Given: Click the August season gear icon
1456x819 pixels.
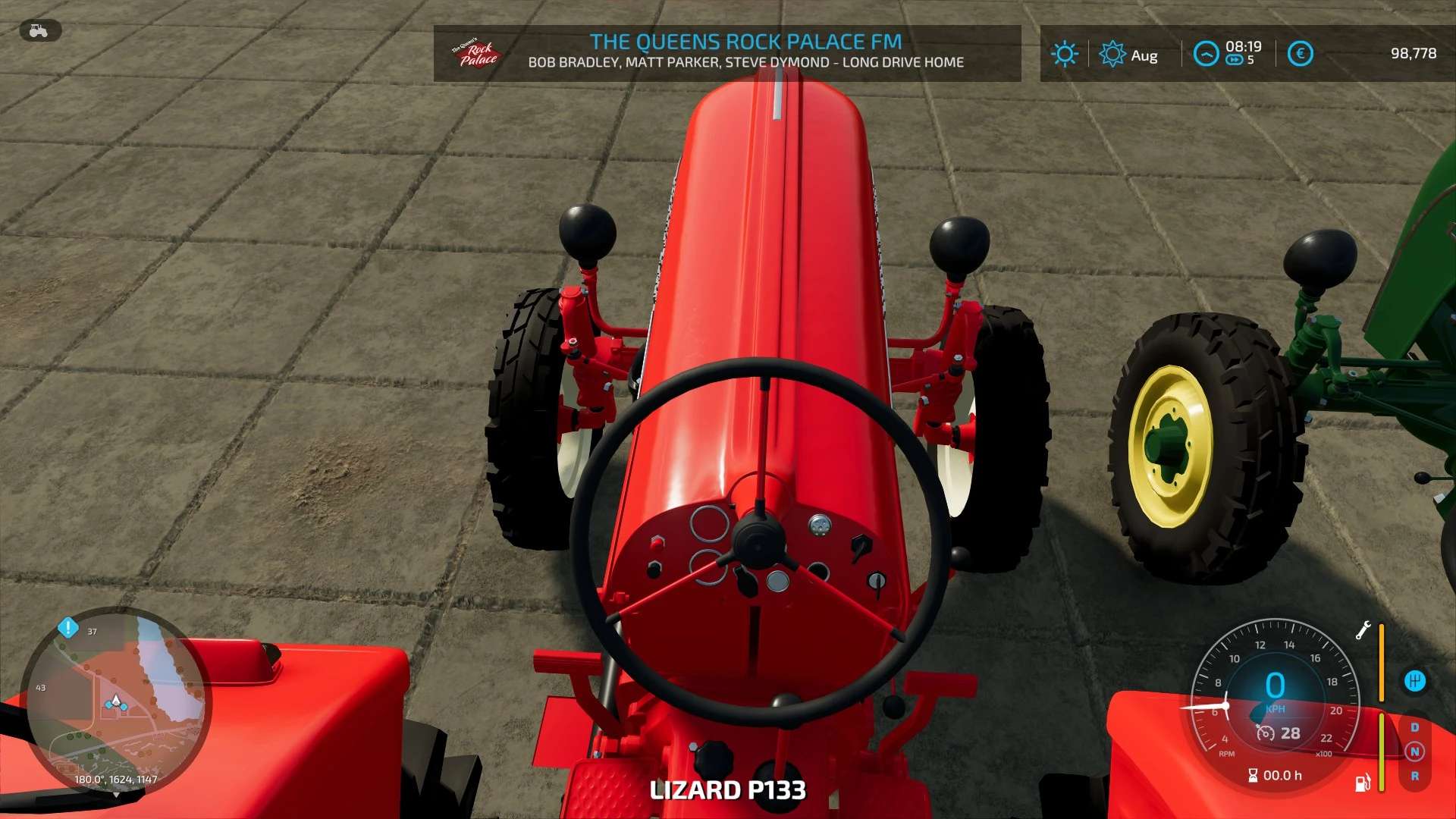Looking at the screenshot, I should (1112, 54).
